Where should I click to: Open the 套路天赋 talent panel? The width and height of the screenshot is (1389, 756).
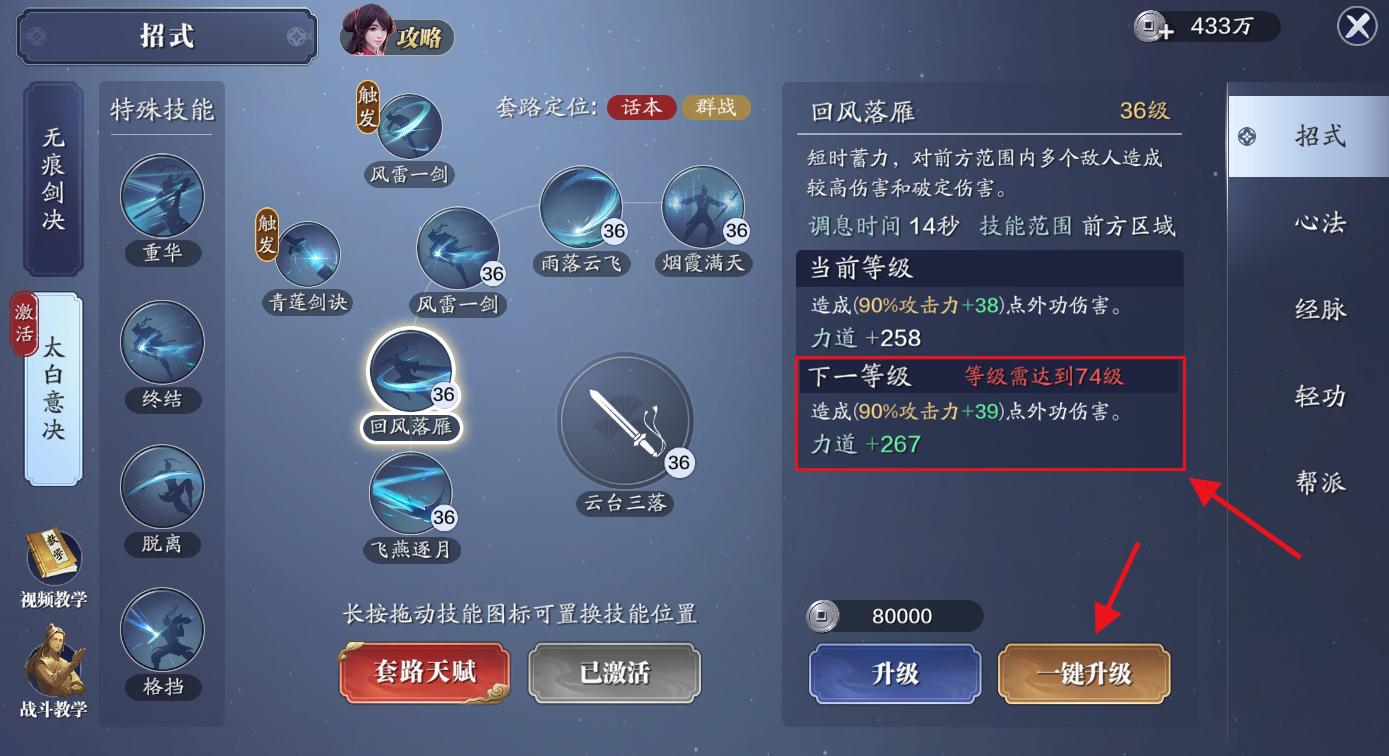(x=423, y=673)
